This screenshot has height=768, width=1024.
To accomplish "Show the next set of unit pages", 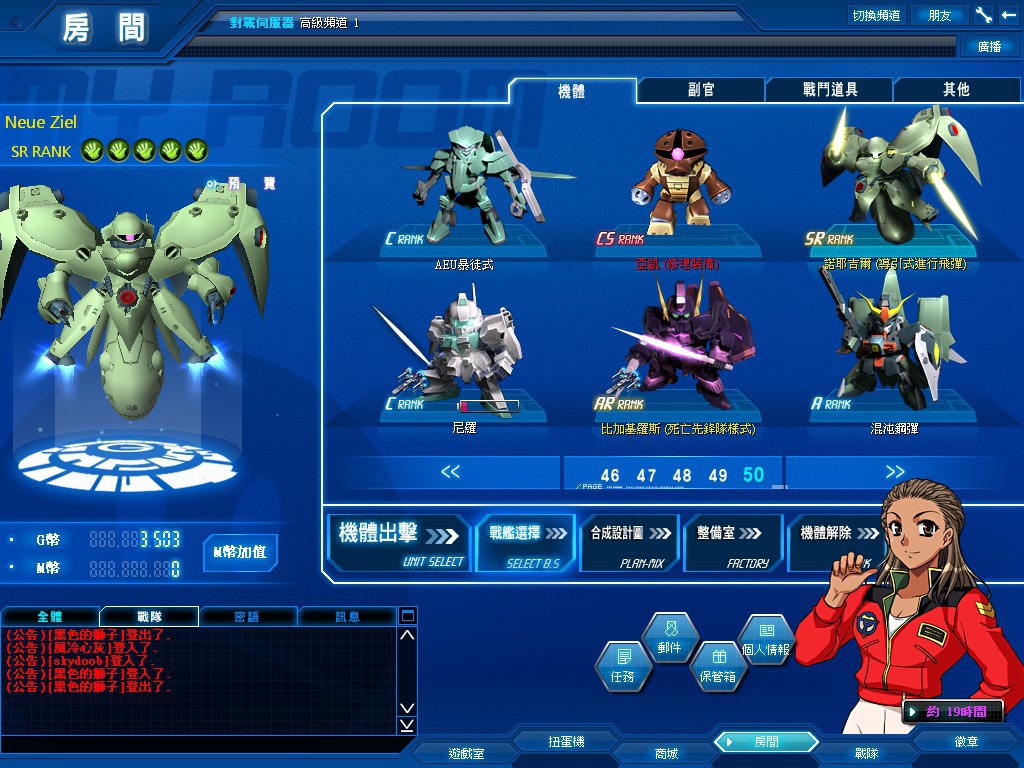I will point(894,472).
